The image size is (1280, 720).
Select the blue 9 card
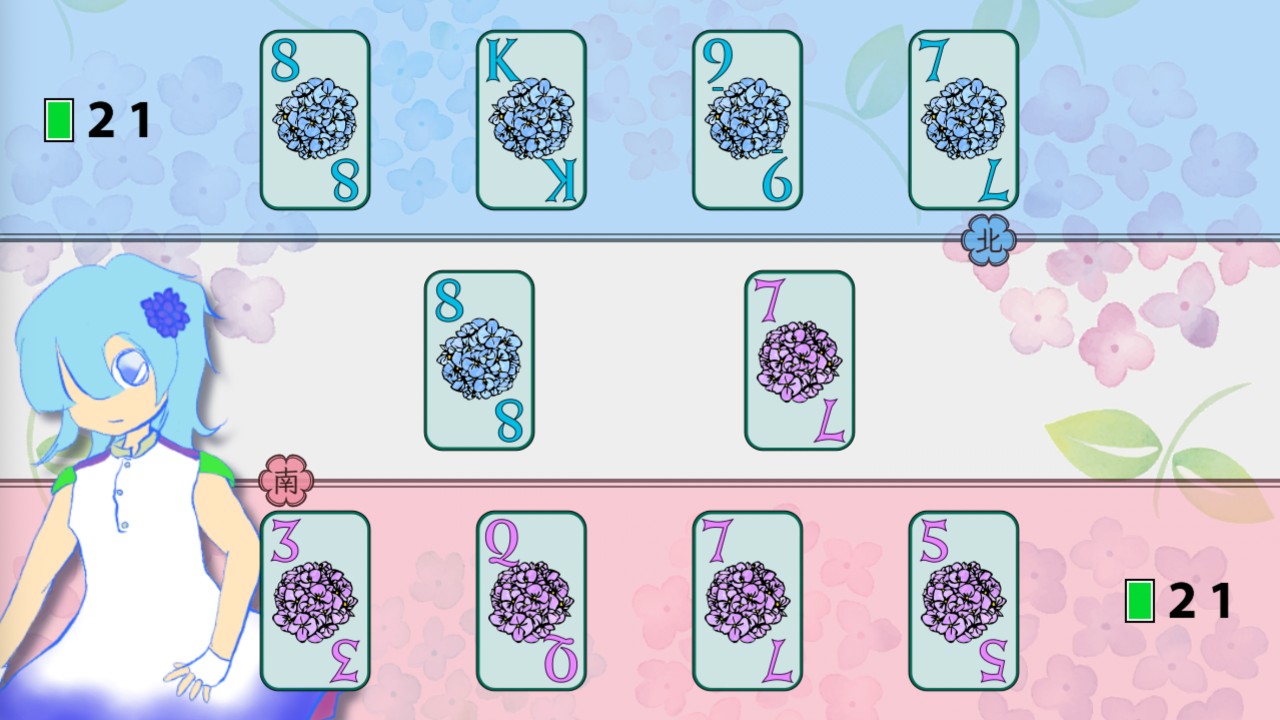(747, 120)
